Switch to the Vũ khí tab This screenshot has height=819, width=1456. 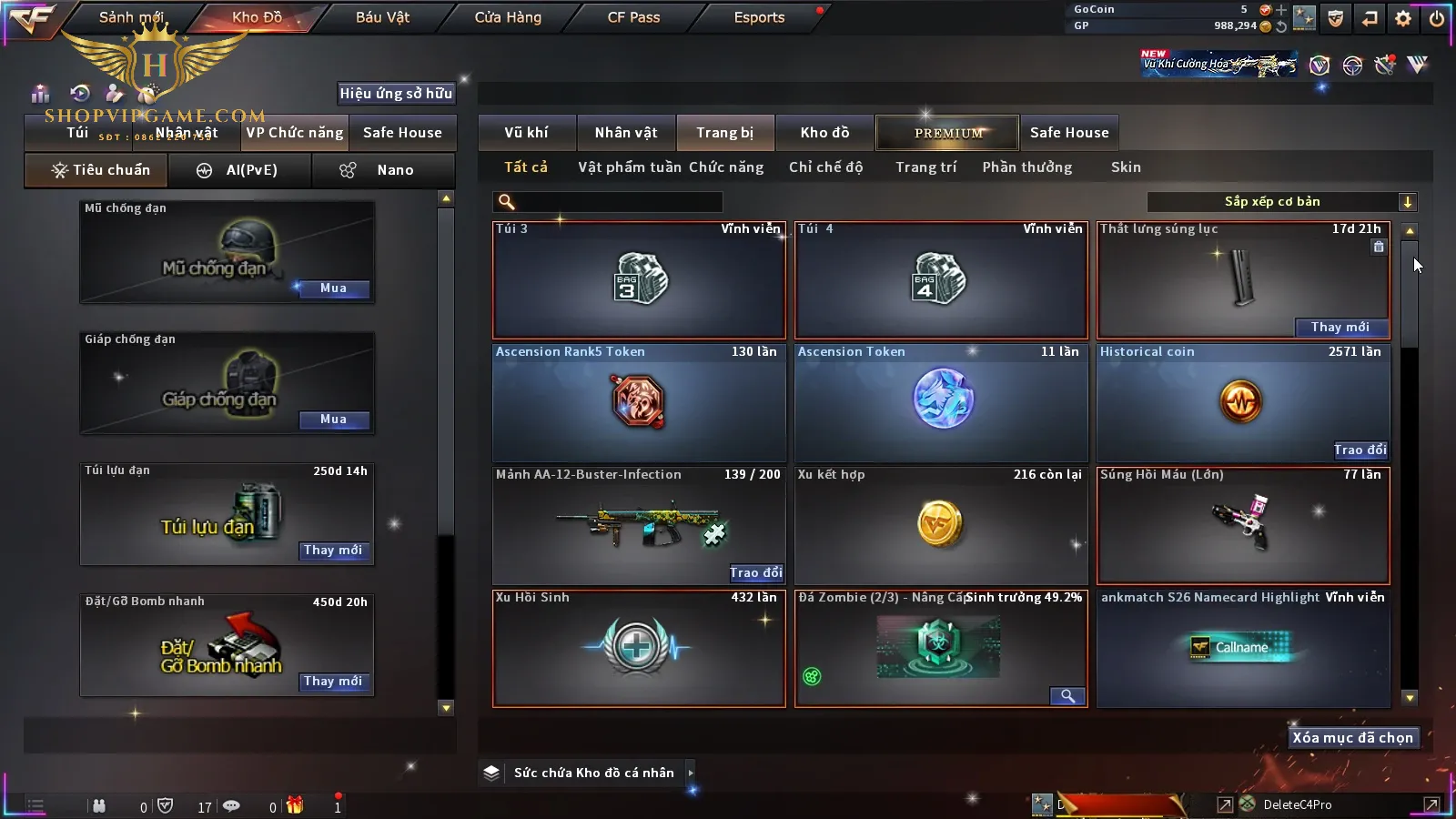[526, 133]
